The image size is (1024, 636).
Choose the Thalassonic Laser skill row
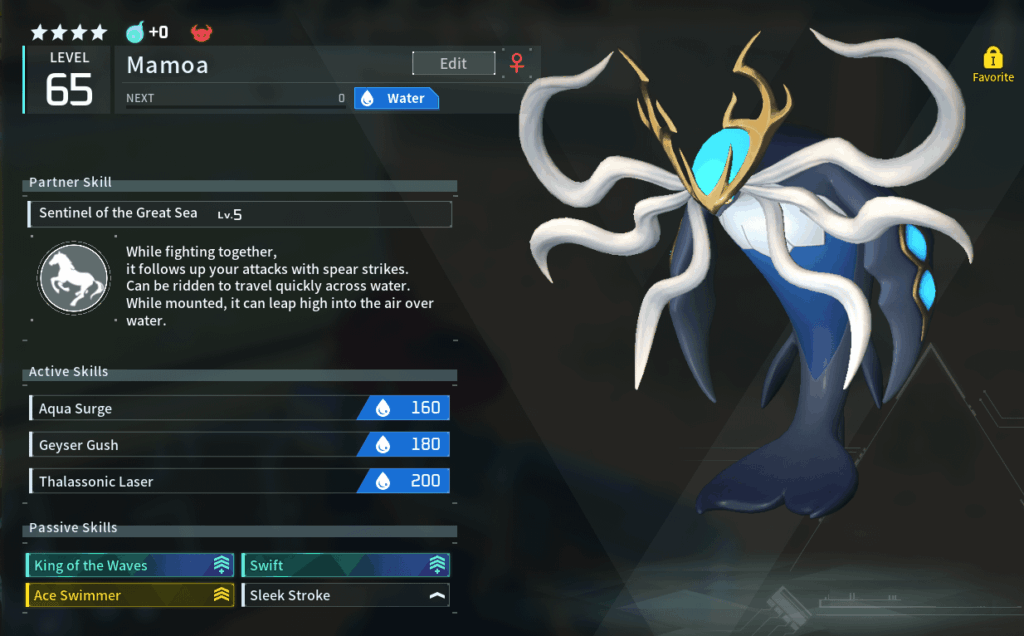(x=240, y=481)
